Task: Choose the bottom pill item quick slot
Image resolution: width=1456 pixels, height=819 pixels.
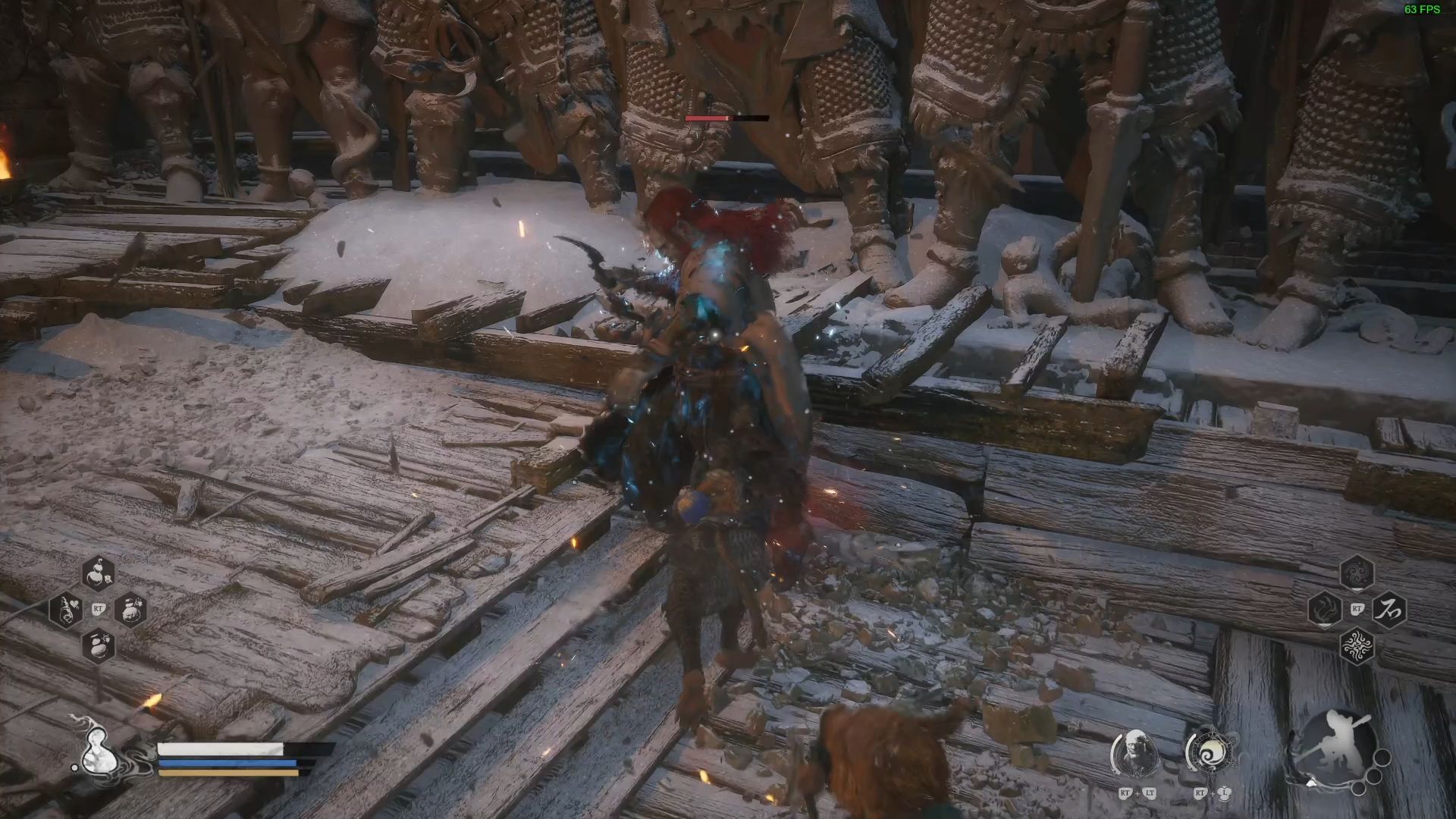Action: click(98, 646)
